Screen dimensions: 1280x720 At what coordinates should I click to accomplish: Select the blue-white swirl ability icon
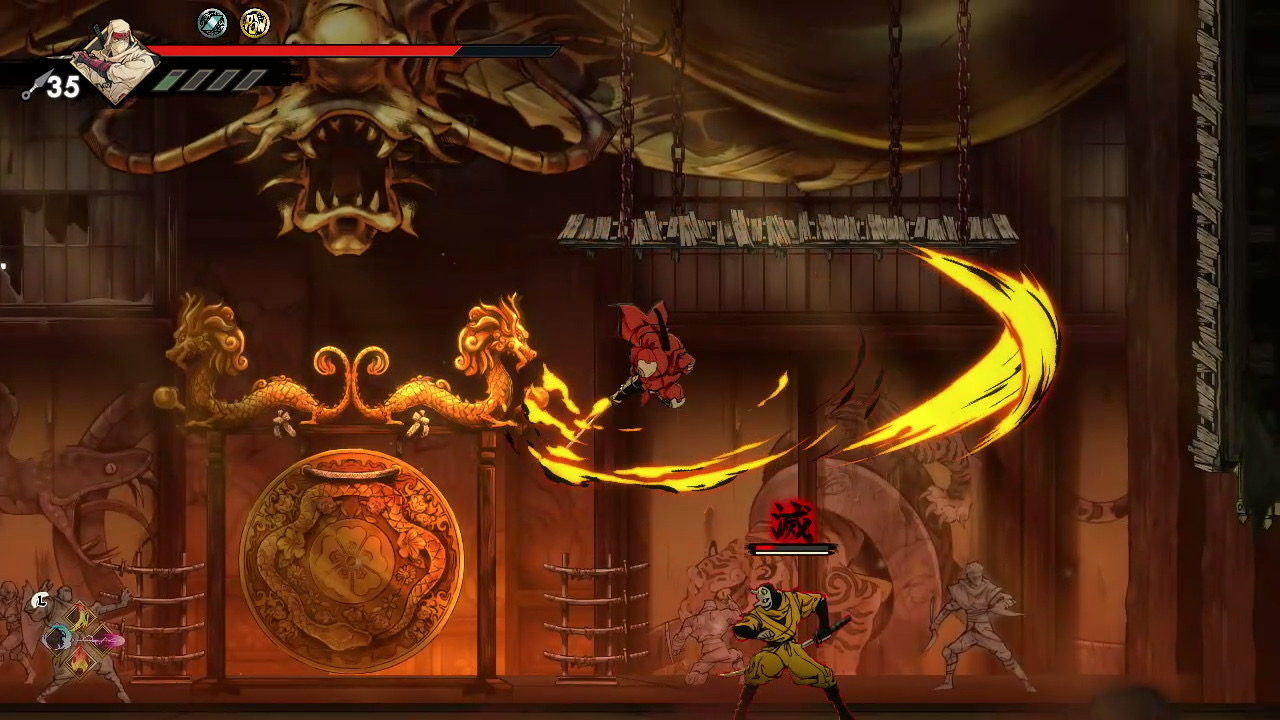point(55,637)
